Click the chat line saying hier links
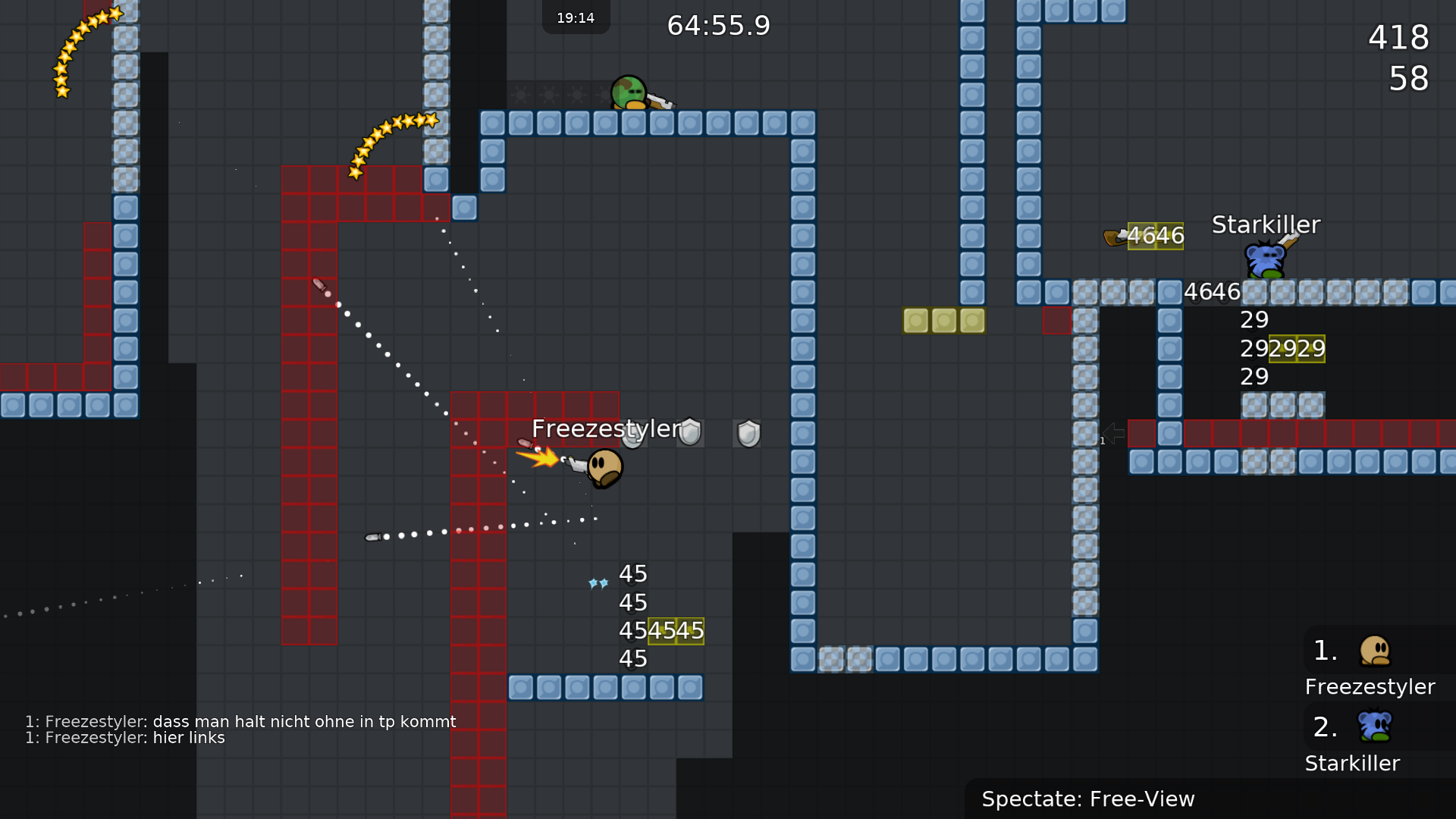Screen dimensions: 1456x819 click(x=125, y=737)
